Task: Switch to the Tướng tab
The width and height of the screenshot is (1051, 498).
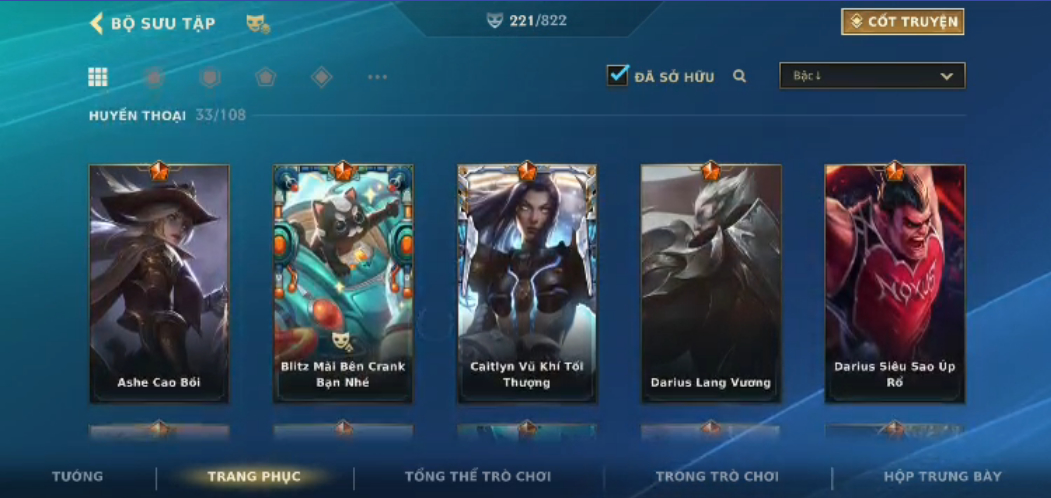Action: click(x=77, y=477)
